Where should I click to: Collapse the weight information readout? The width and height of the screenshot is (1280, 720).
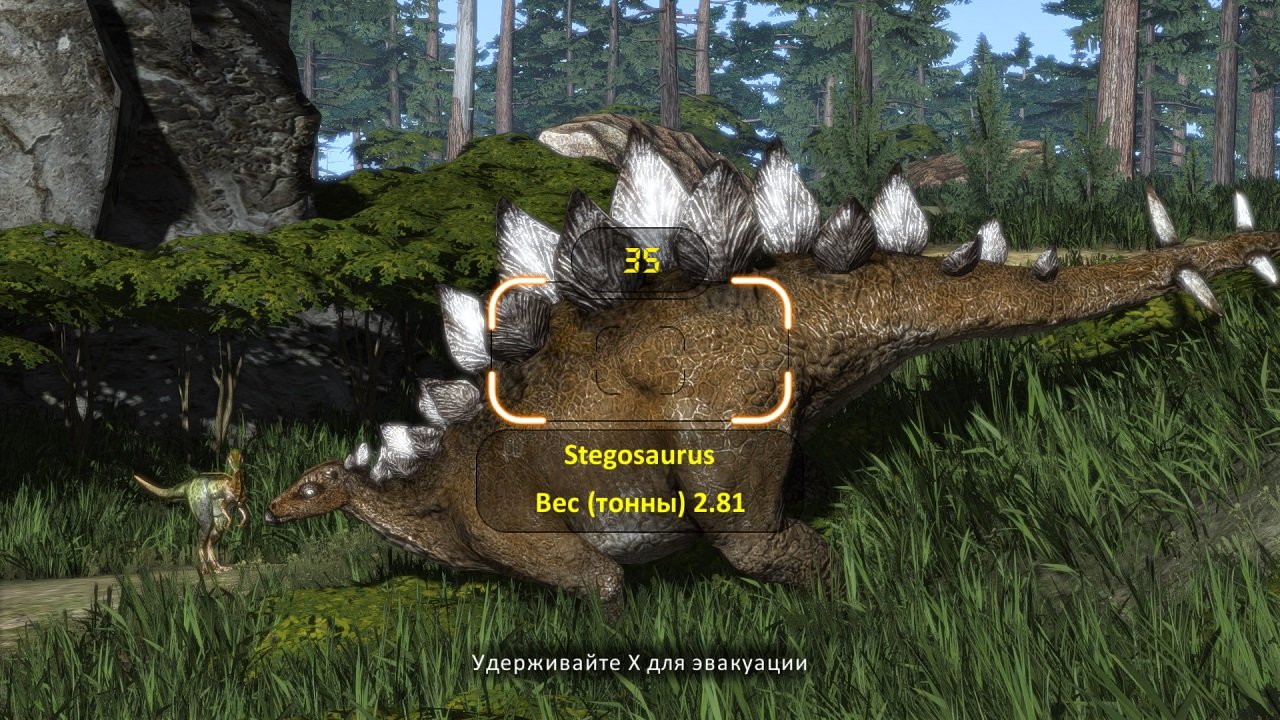(640, 505)
